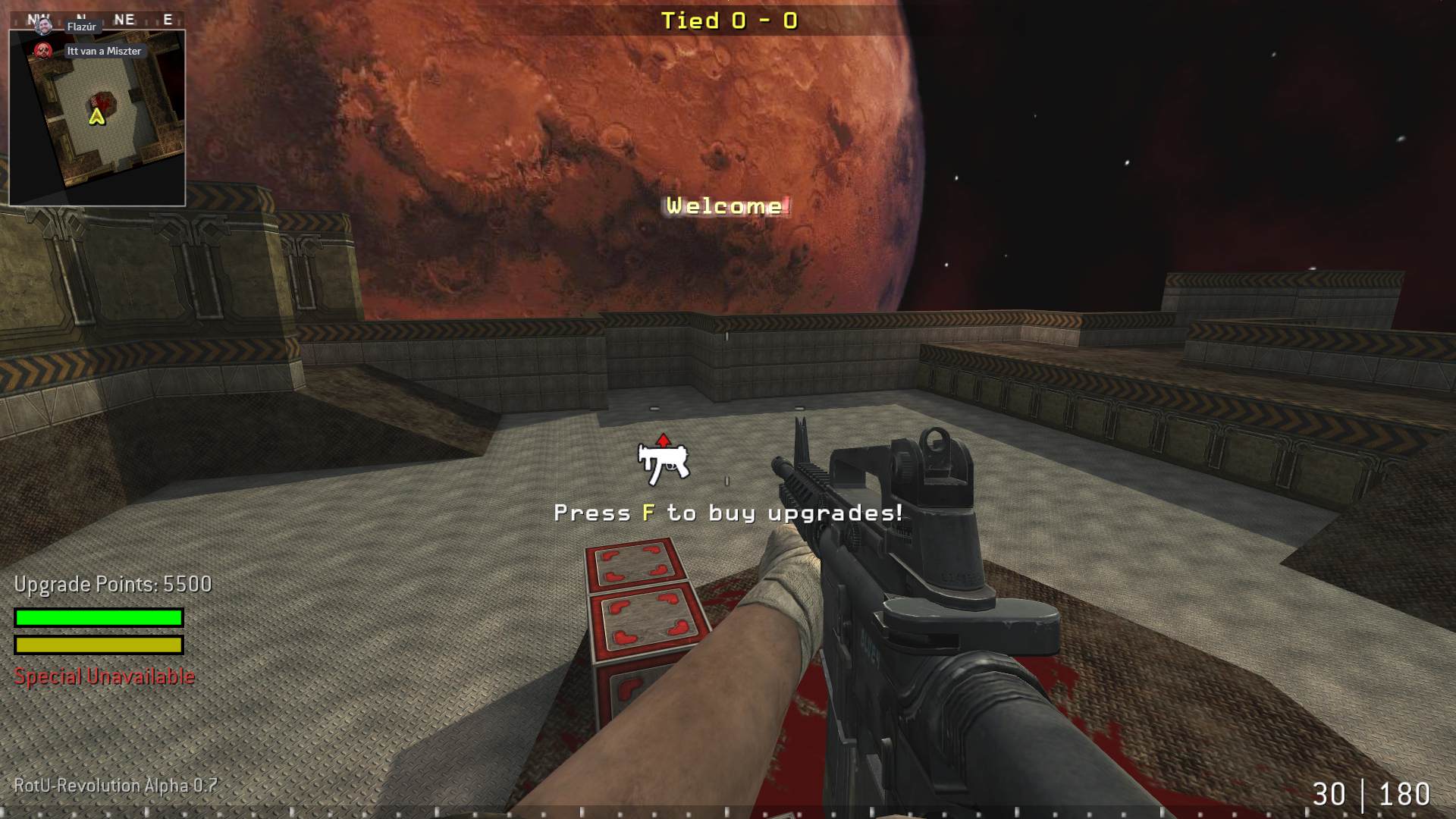The image size is (1456, 819).
Task: Click the white MP5 weapon pickup icon
Action: pos(664,461)
